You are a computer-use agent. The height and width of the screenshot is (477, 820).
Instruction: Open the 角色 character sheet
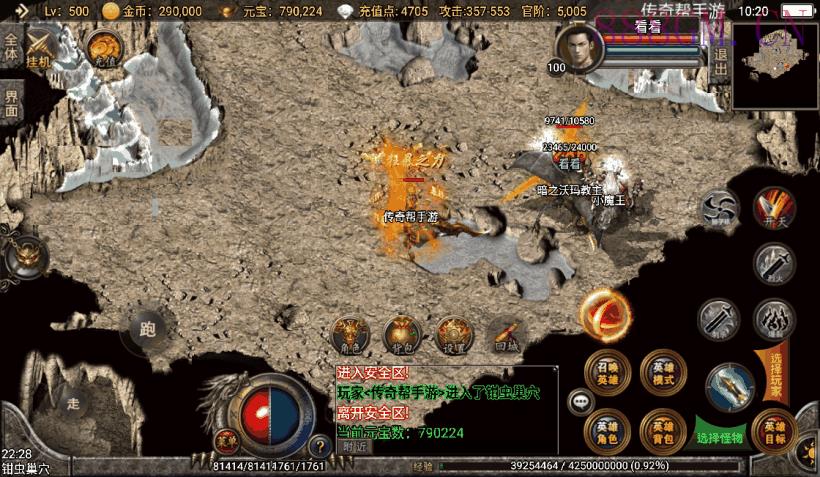pyautogui.click(x=351, y=334)
